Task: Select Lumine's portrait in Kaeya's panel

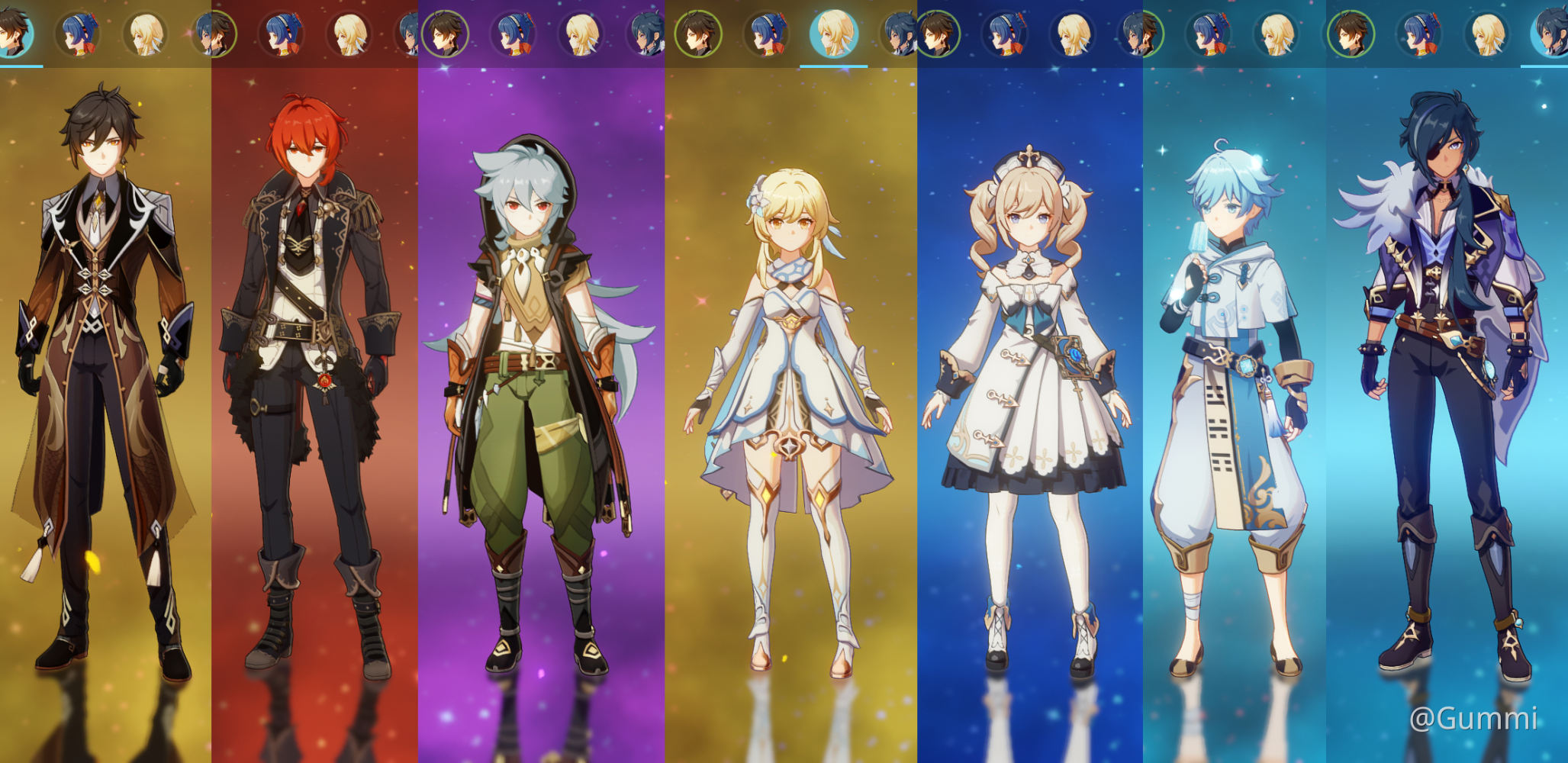Action: [x=1487, y=34]
